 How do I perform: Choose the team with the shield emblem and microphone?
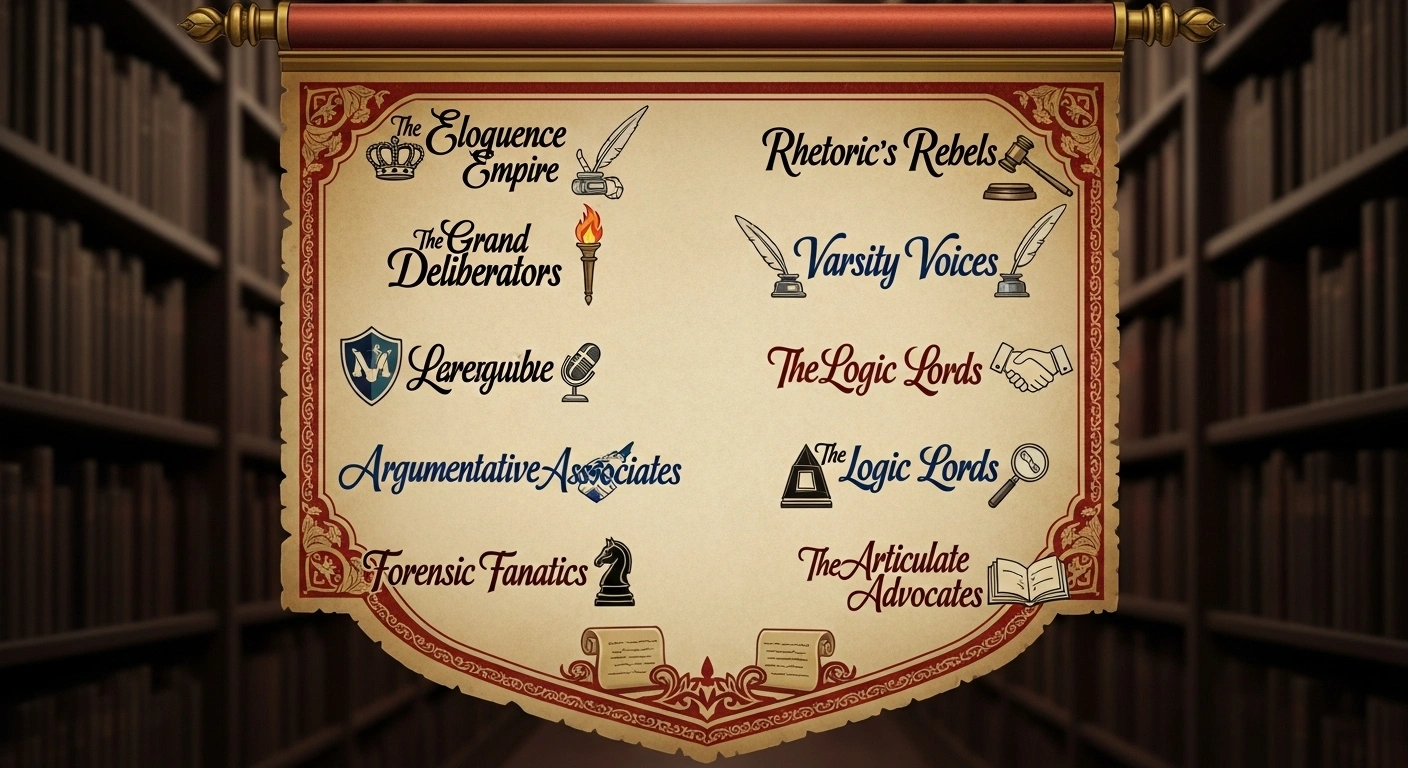(480, 370)
